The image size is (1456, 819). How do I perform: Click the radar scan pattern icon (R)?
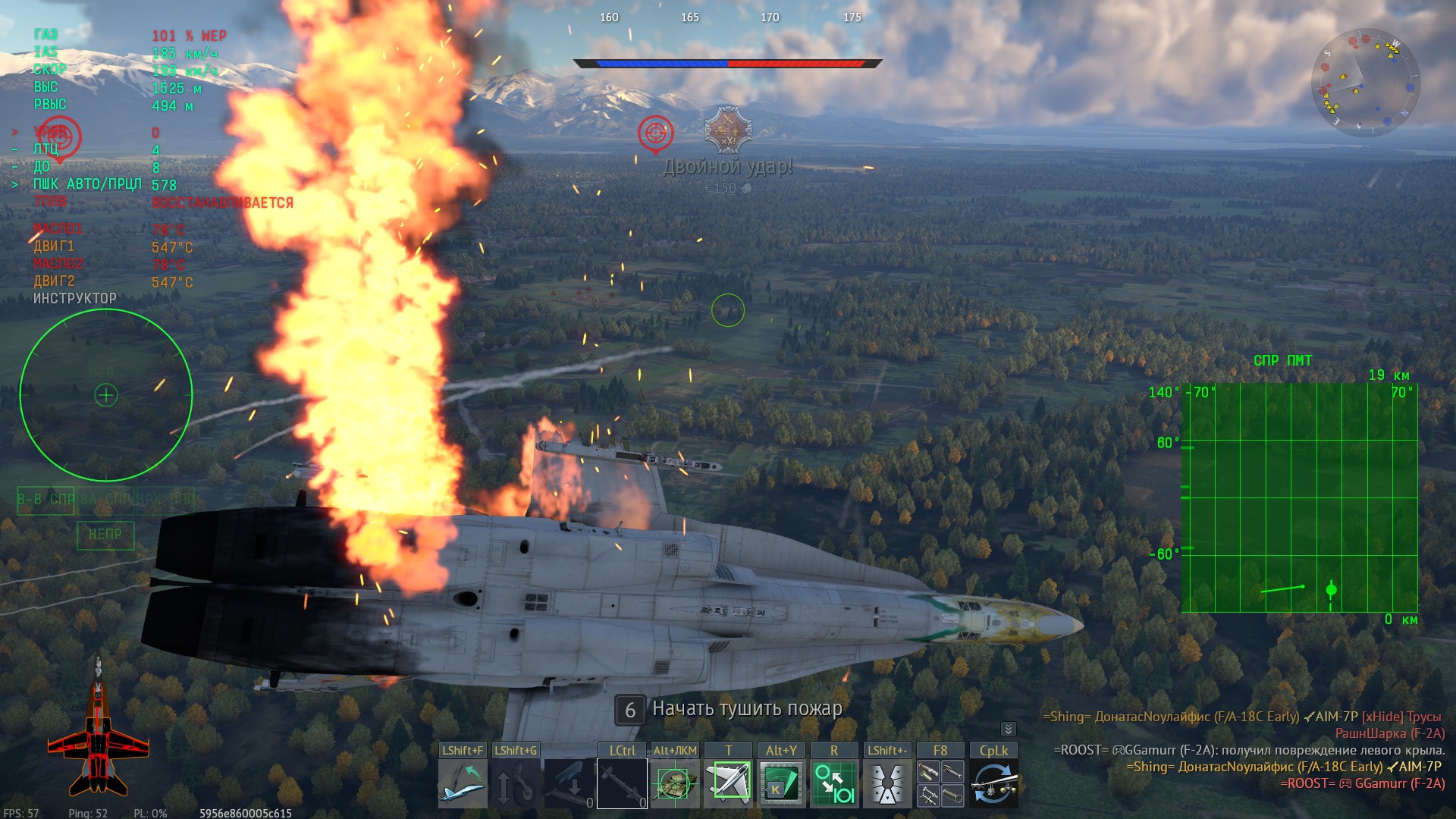tap(834, 784)
